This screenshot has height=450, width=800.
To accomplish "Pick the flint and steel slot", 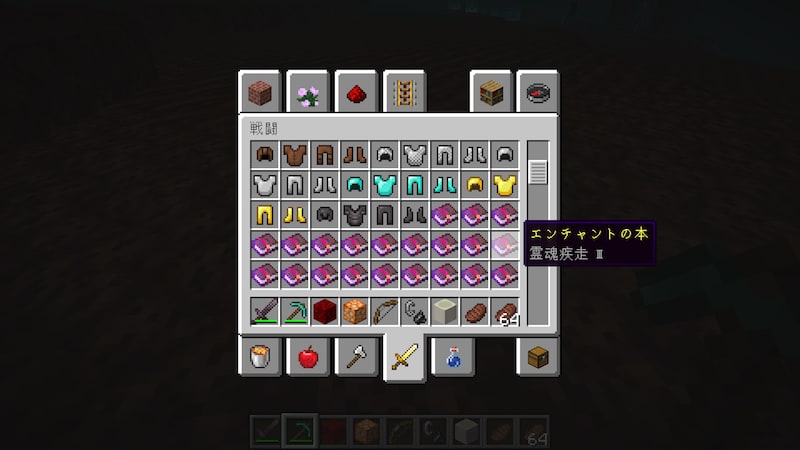I will tap(415, 311).
